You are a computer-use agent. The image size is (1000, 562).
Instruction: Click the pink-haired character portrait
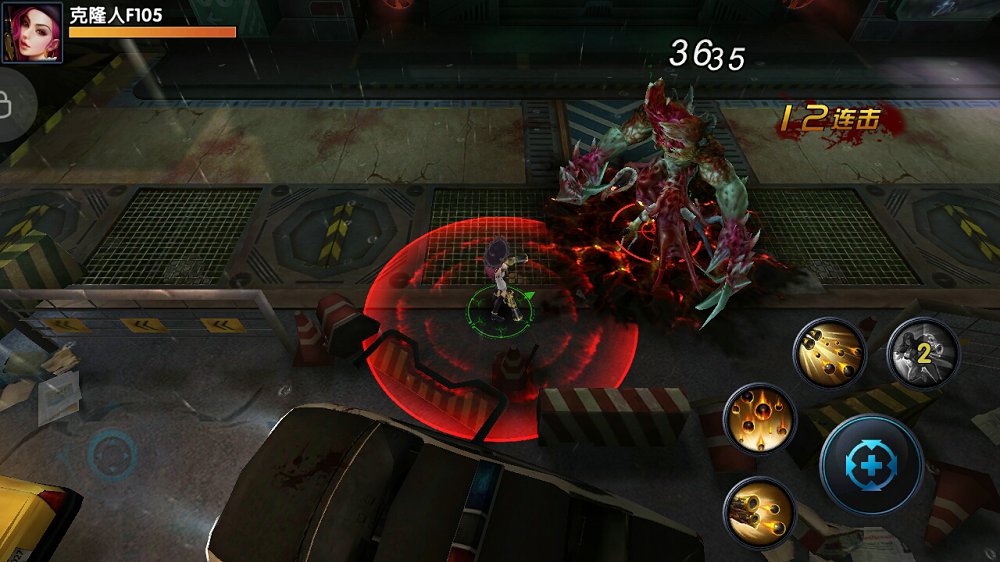(x=32, y=32)
